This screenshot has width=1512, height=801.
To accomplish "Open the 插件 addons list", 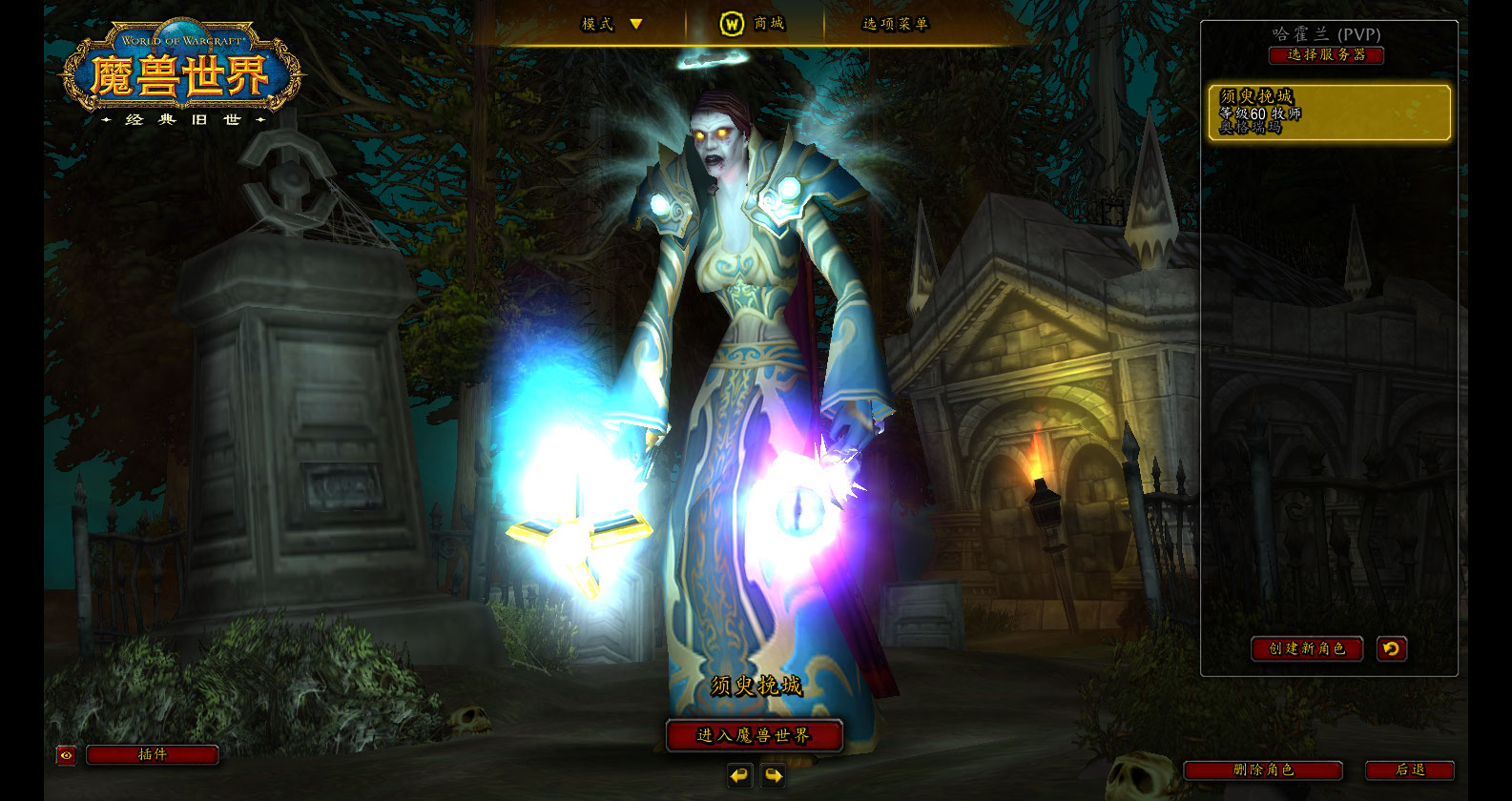I will click(x=153, y=755).
